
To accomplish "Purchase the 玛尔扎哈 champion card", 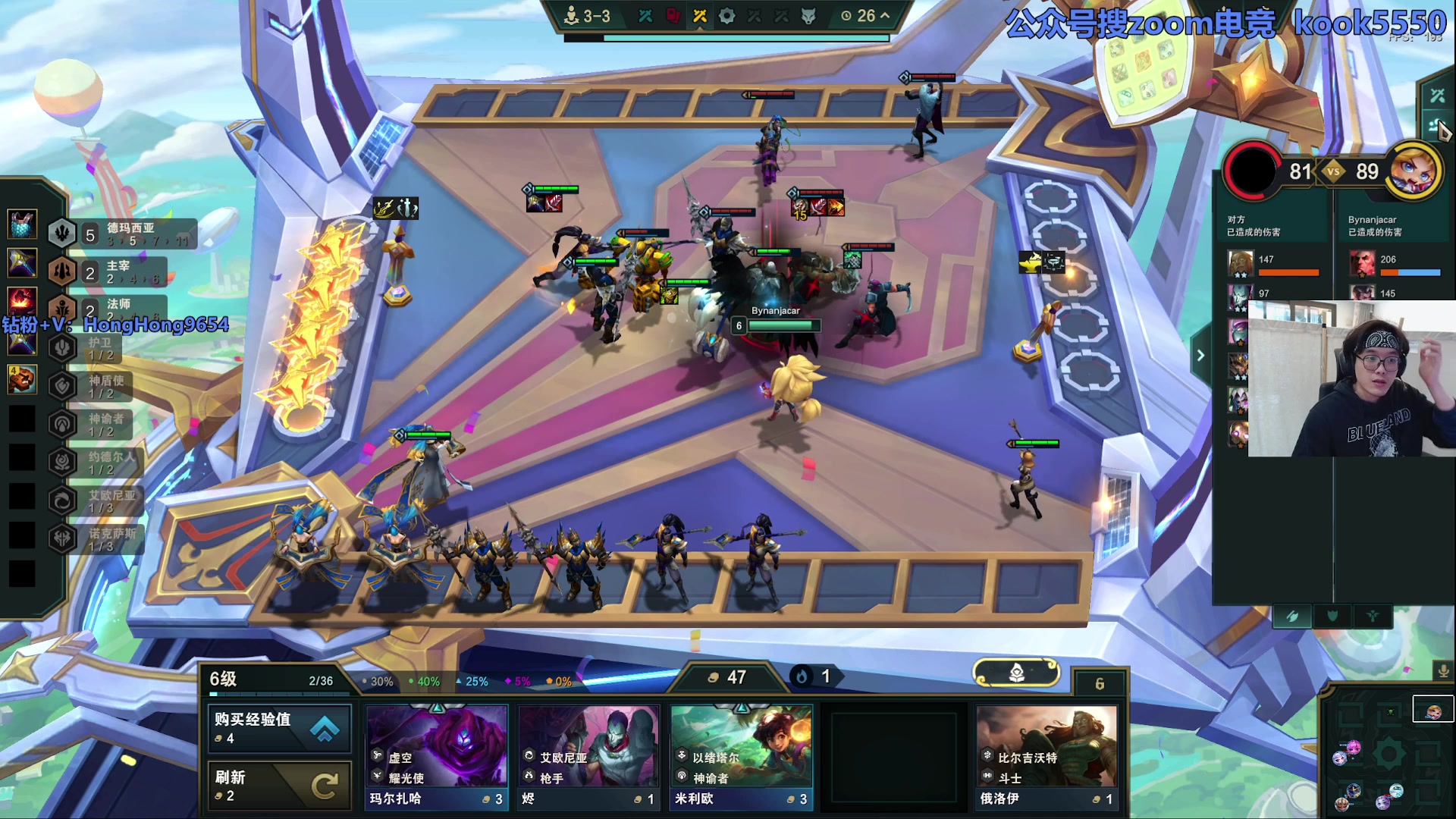I will click(437, 756).
